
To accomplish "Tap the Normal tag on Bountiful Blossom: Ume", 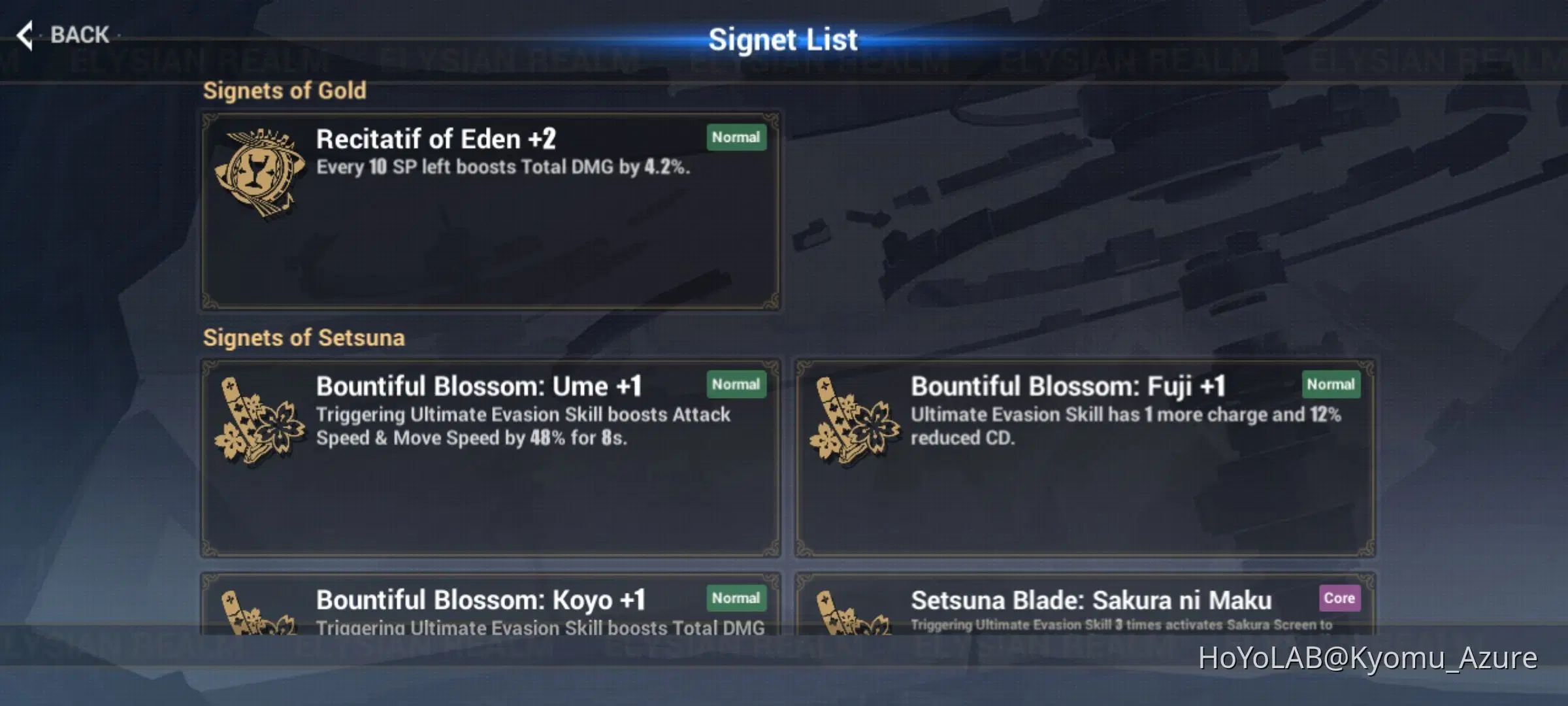I will 736,384.
